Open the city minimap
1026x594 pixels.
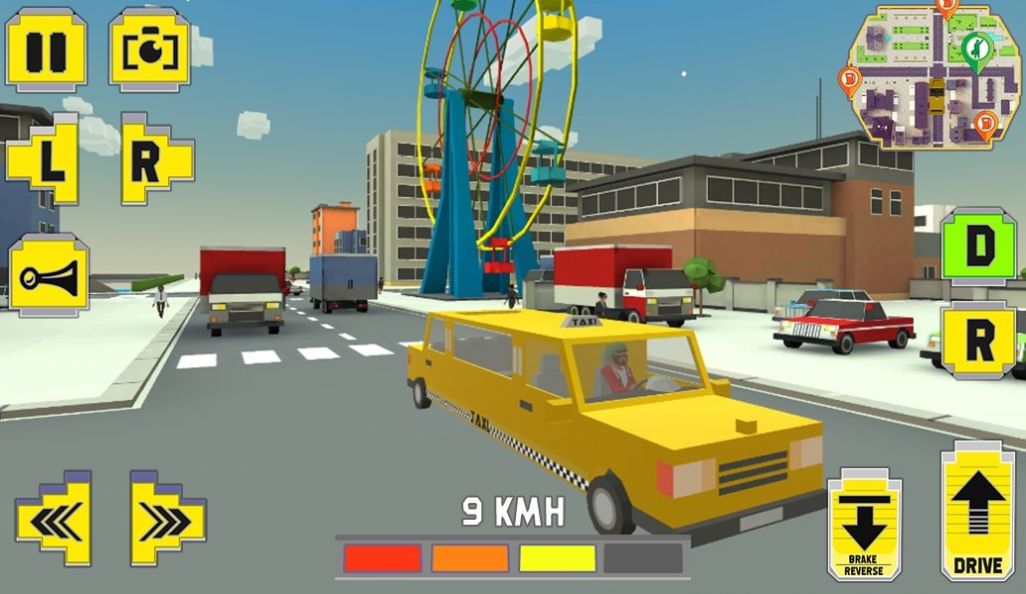point(934,78)
